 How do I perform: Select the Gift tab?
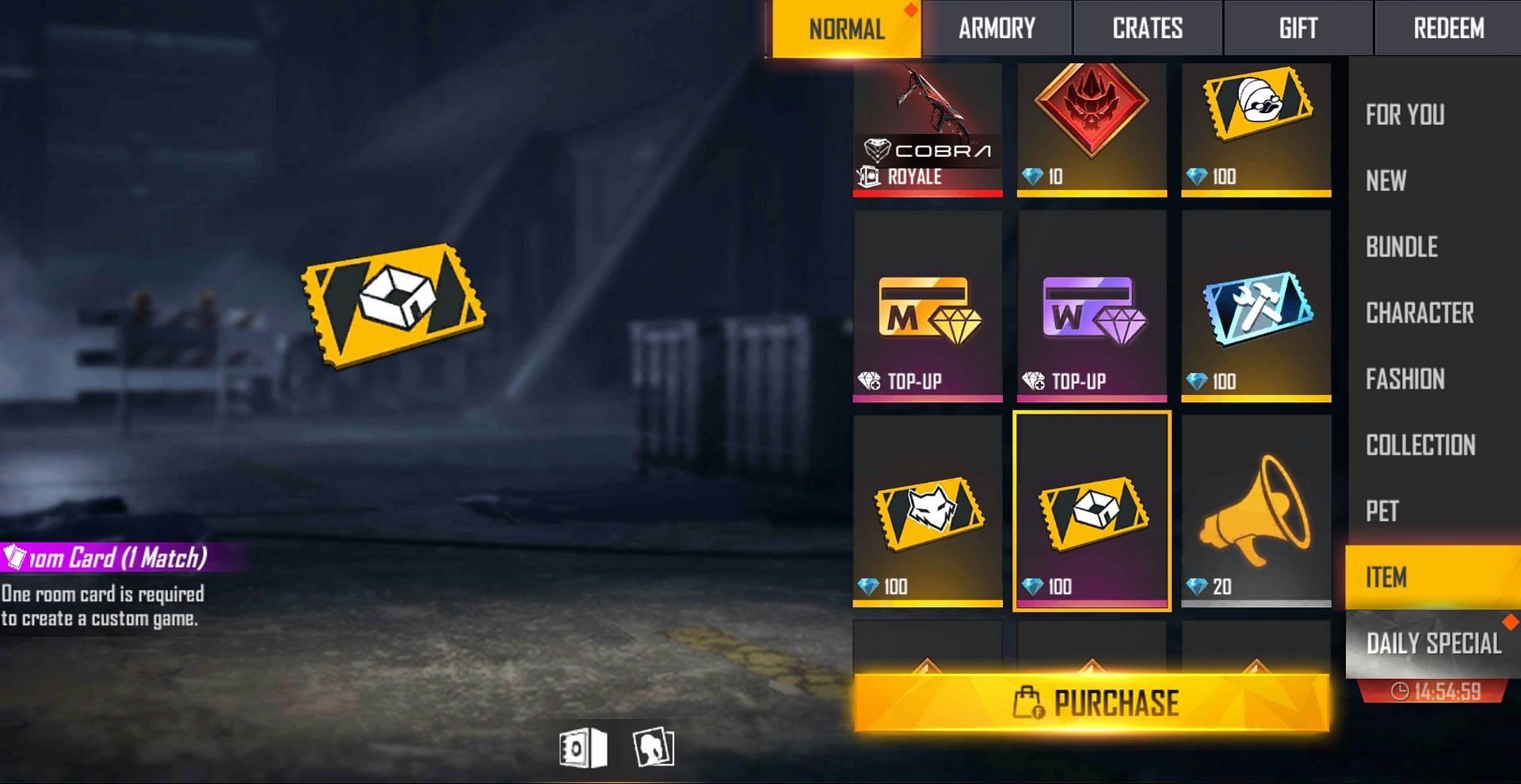tap(1298, 29)
